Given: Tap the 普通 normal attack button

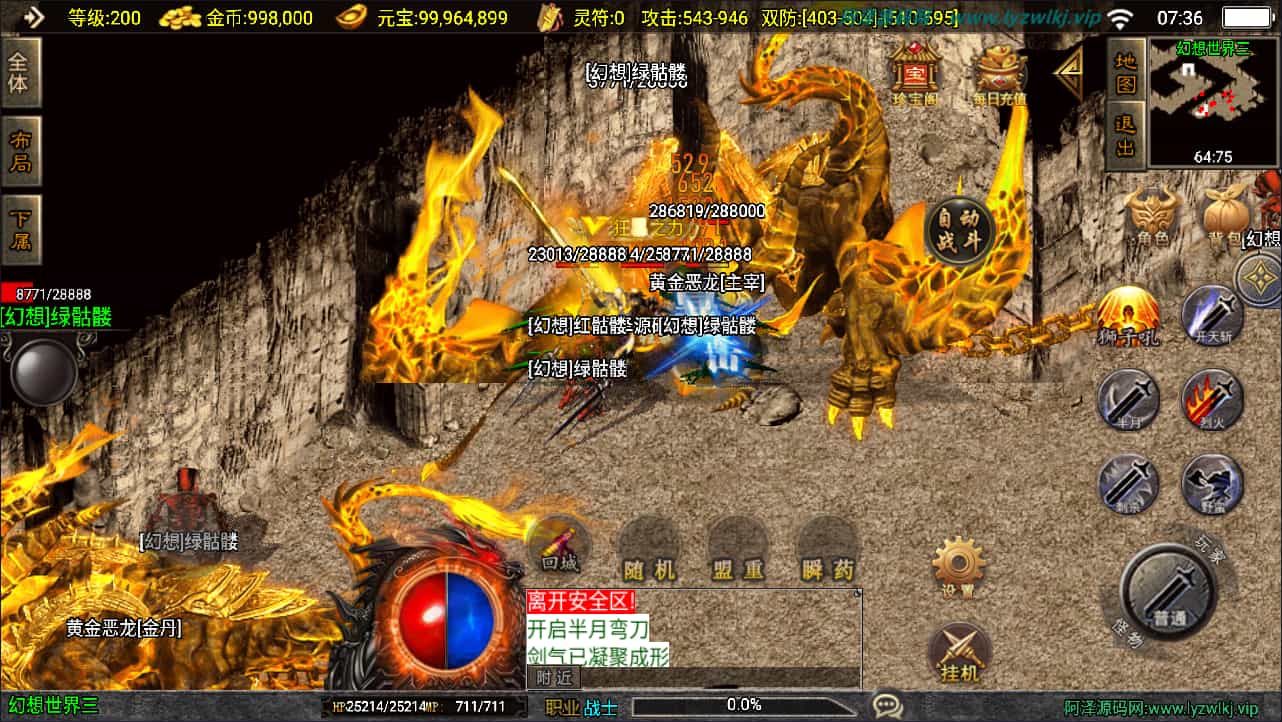Looking at the screenshot, I should [1167, 592].
